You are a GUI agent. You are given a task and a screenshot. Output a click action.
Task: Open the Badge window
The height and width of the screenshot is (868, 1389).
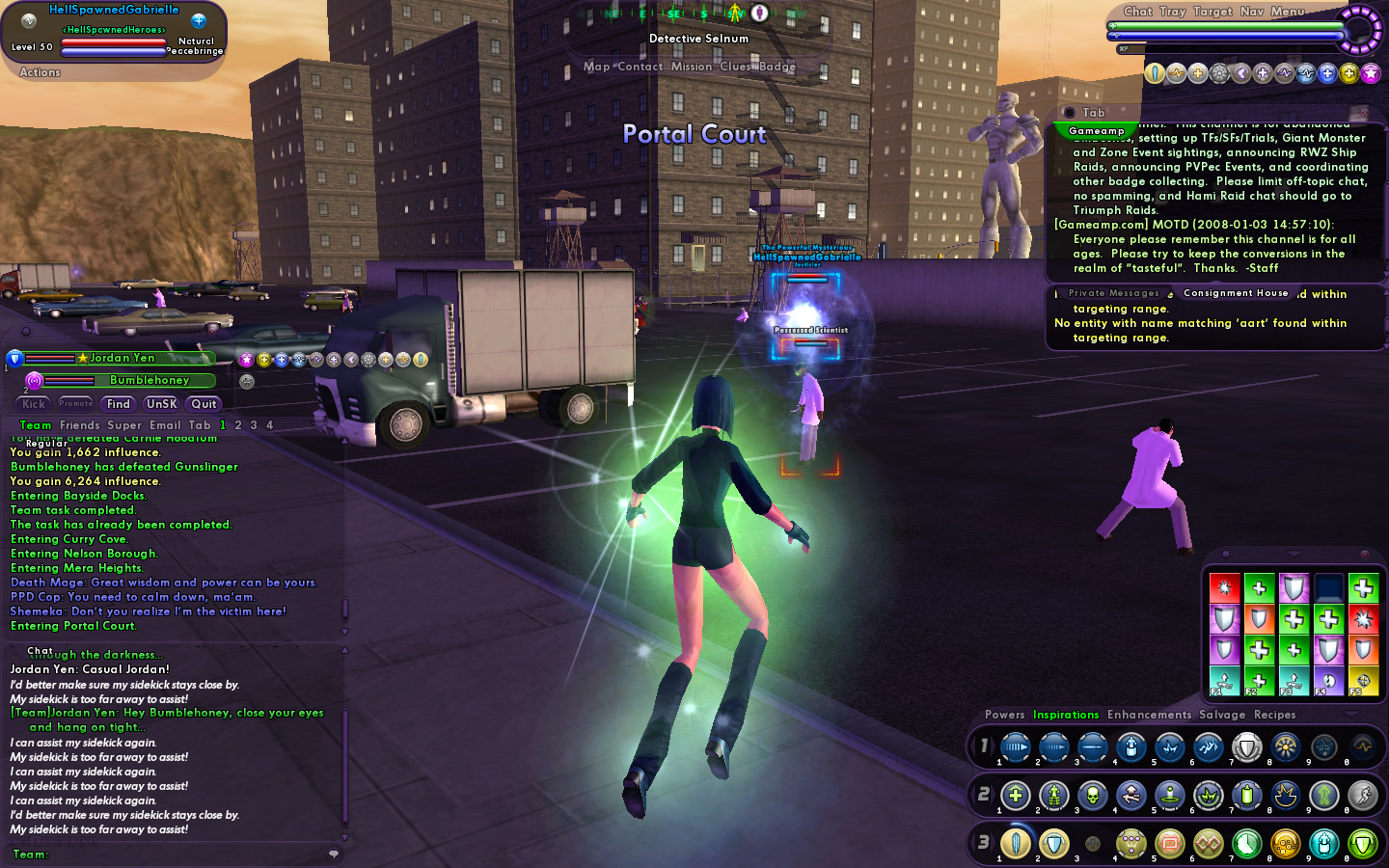pyautogui.click(x=777, y=67)
